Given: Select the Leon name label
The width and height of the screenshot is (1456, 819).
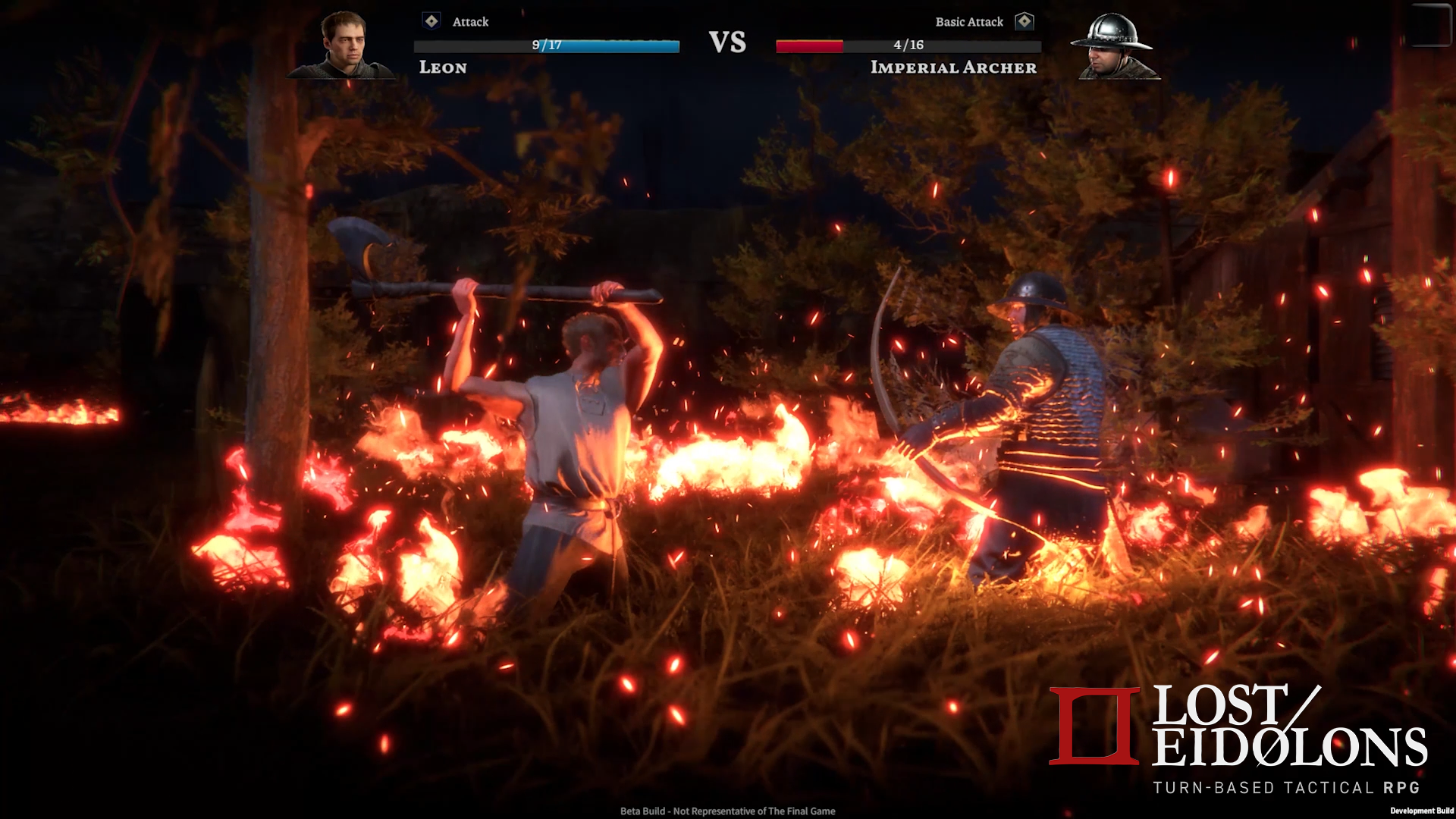Looking at the screenshot, I should click(444, 68).
